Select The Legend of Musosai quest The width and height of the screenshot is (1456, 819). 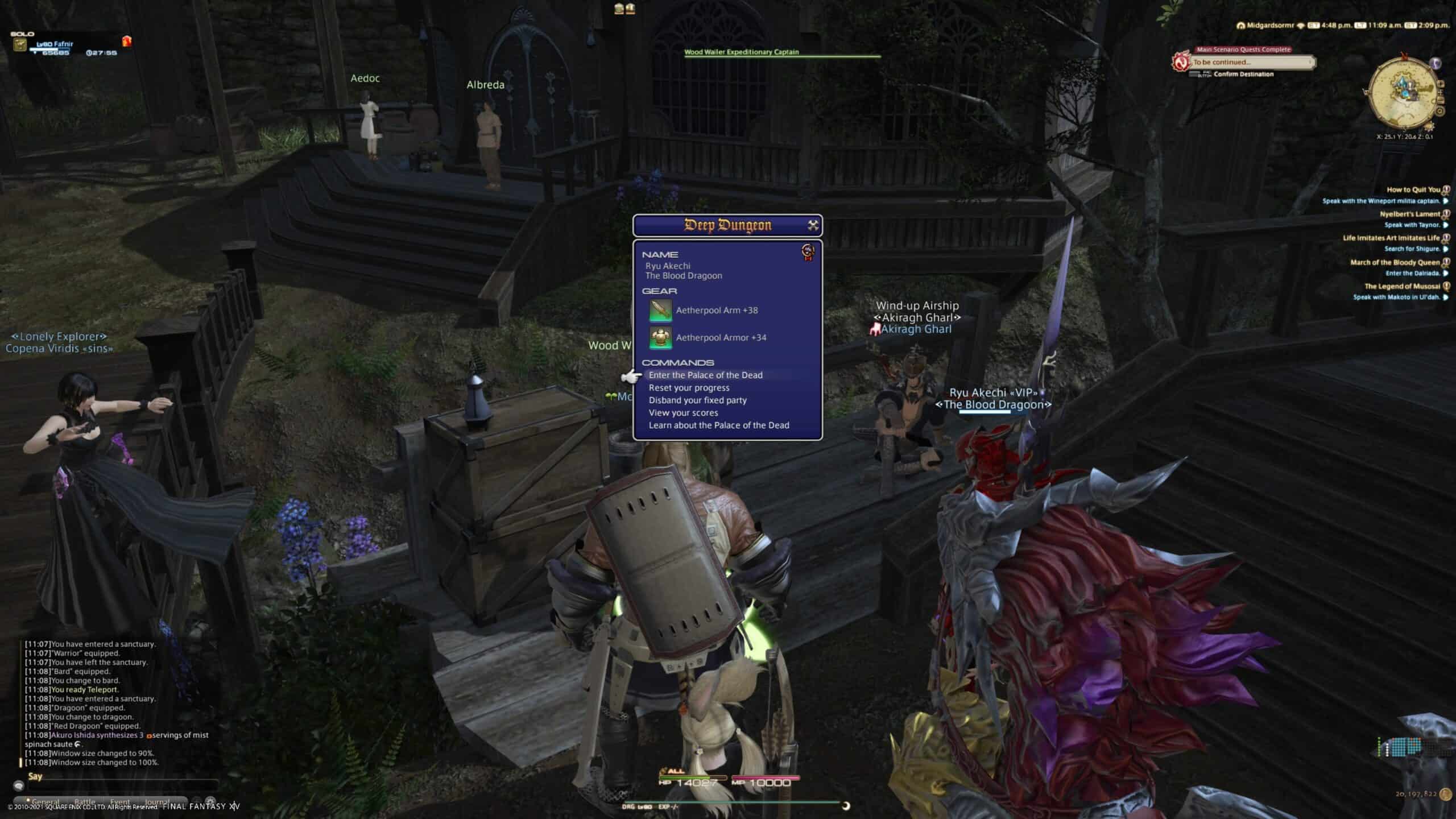1402,286
